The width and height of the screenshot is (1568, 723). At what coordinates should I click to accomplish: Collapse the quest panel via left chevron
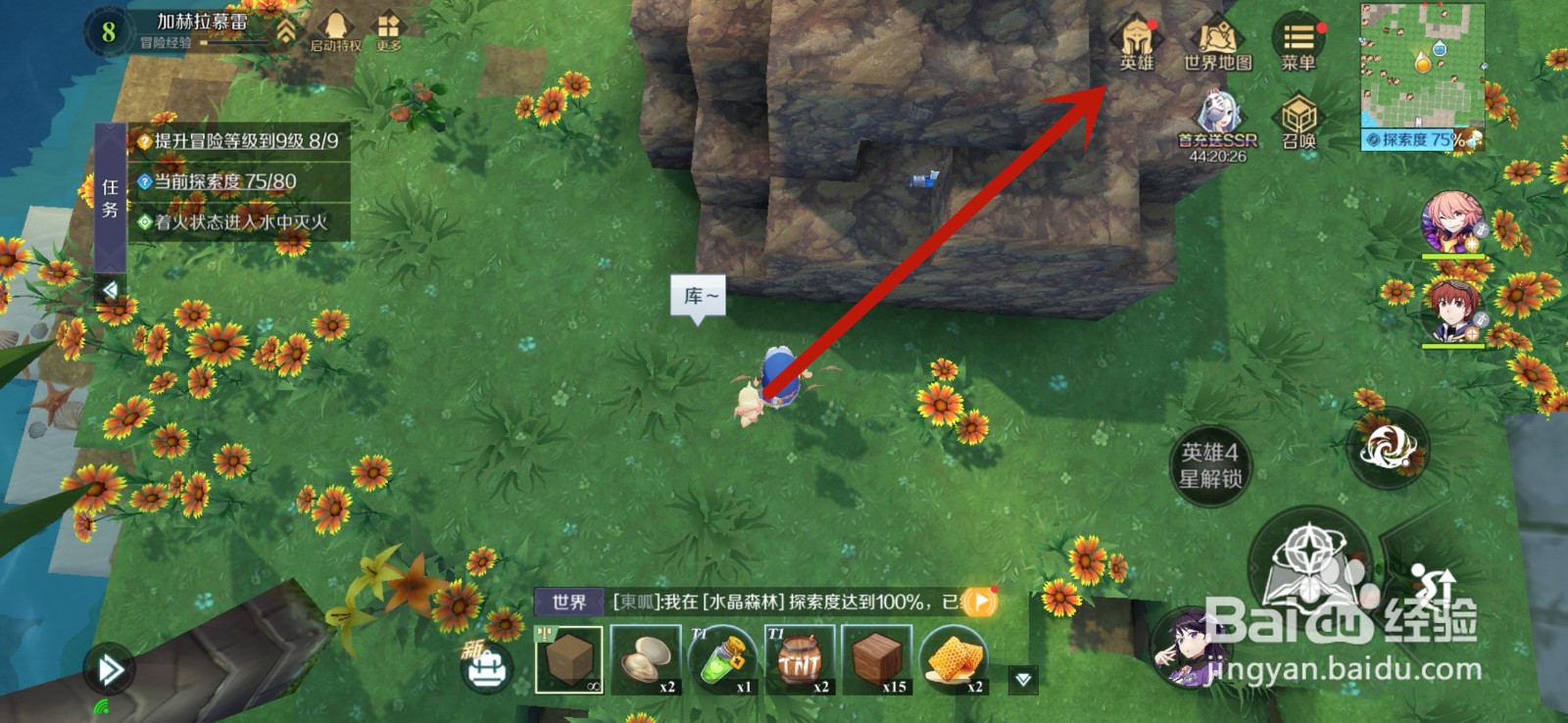110,286
